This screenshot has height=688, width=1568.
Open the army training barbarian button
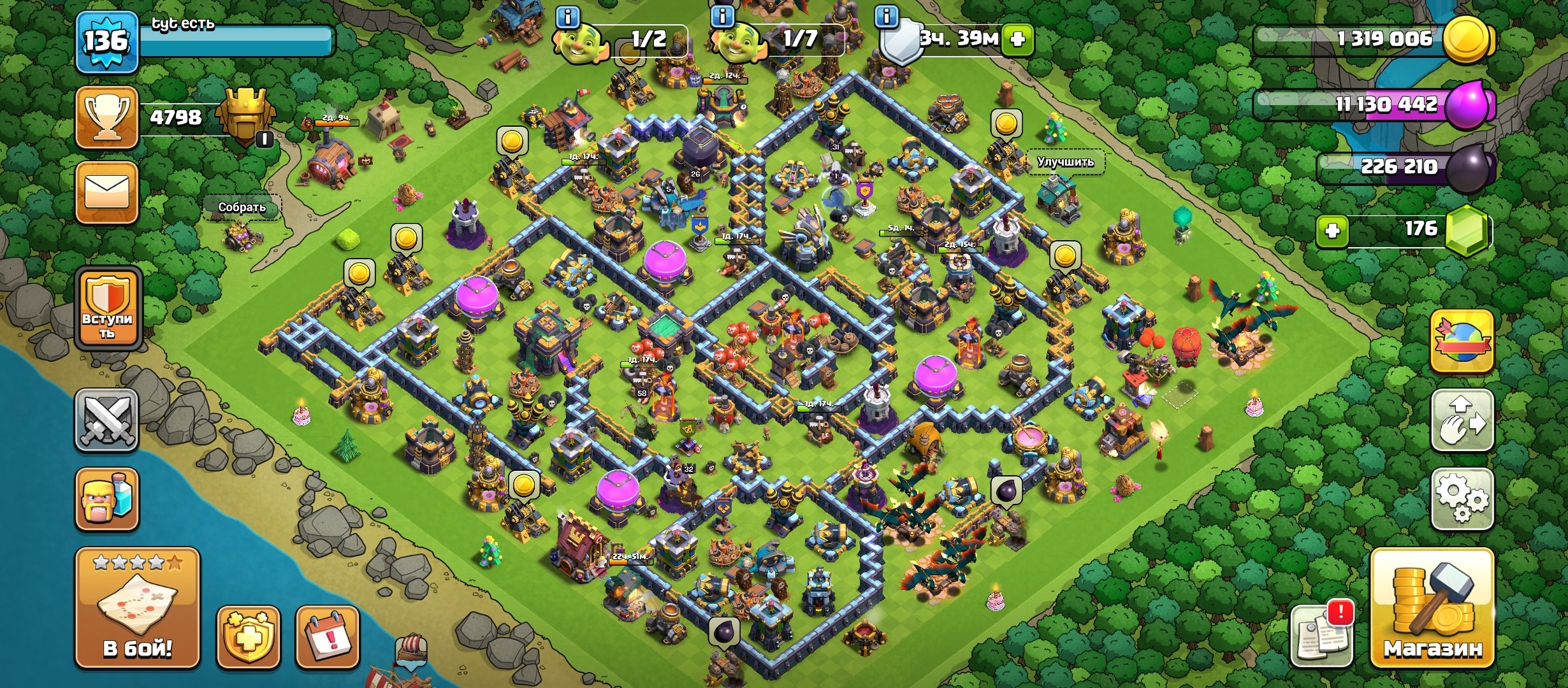click(107, 499)
